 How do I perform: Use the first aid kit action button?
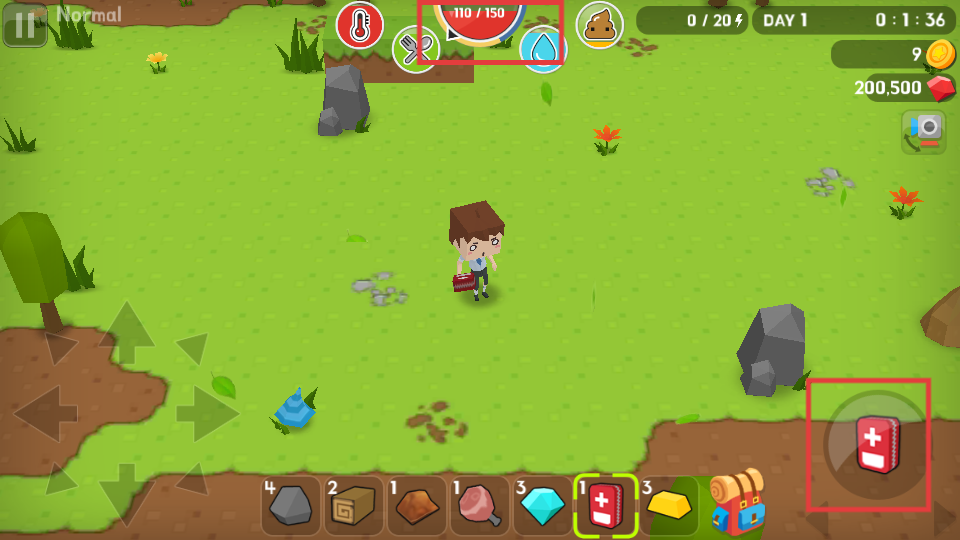876,445
